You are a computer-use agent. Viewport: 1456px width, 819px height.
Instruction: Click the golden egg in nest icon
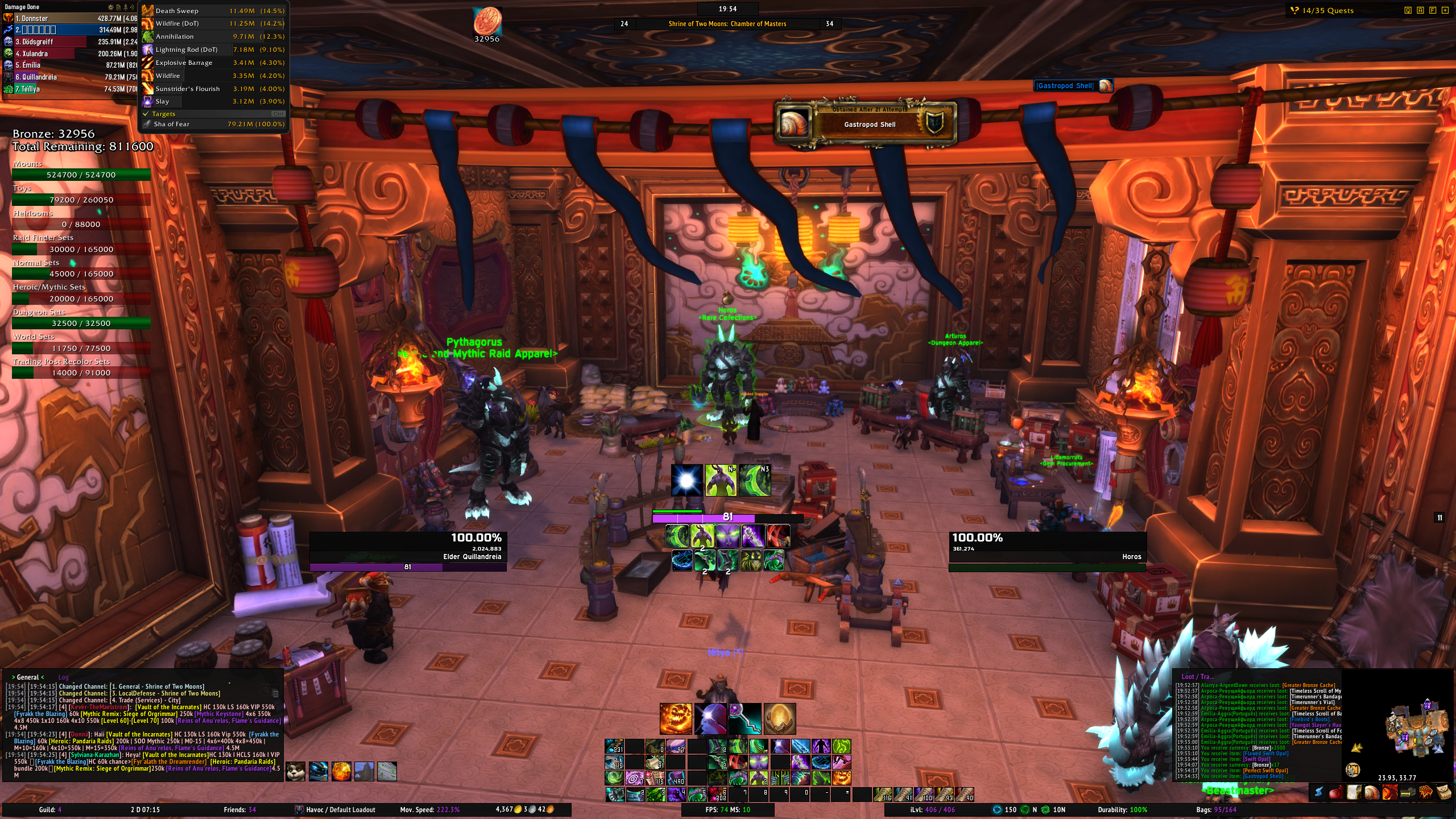(x=779, y=719)
